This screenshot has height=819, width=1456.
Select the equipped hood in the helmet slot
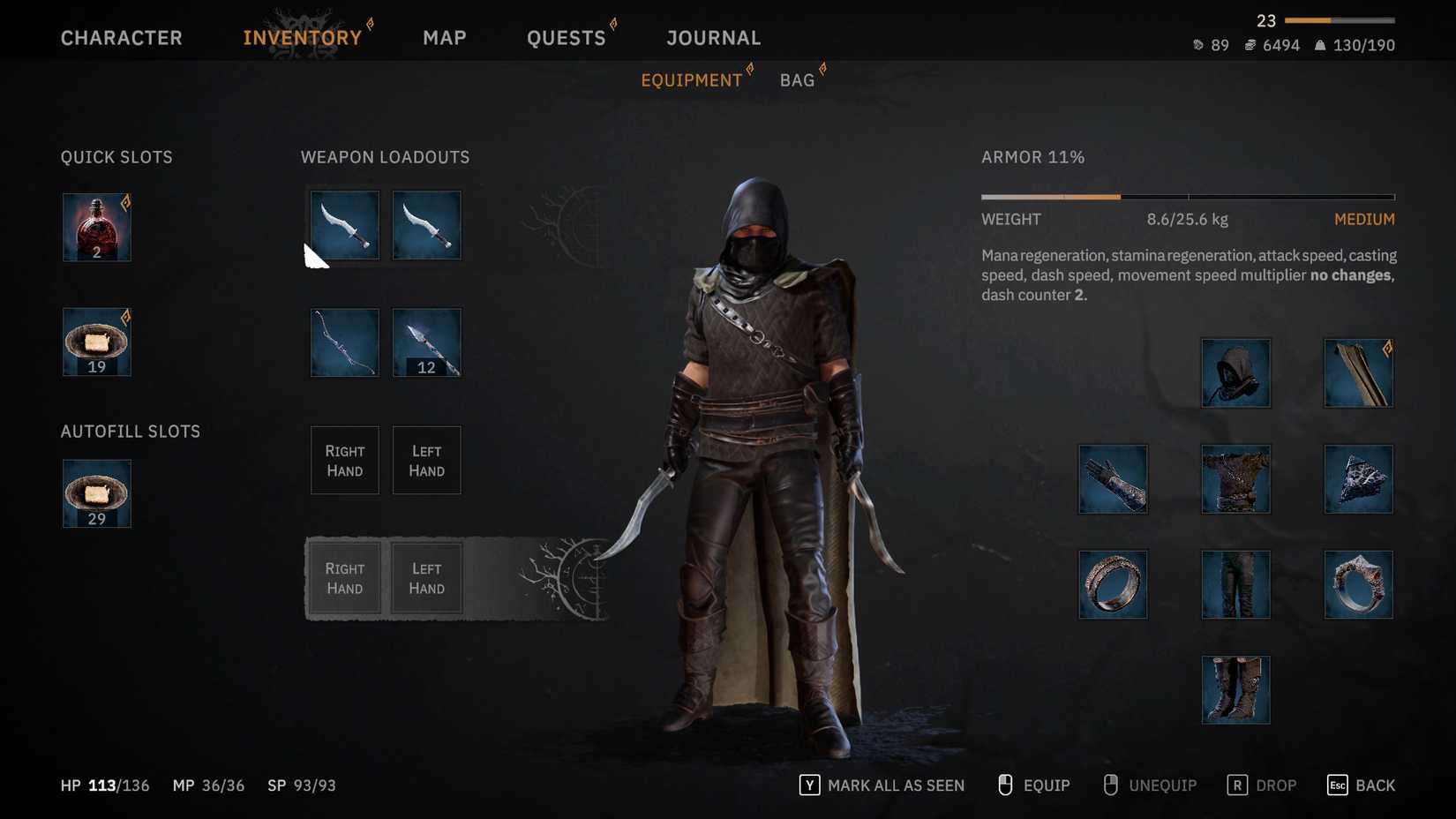click(1235, 372)
